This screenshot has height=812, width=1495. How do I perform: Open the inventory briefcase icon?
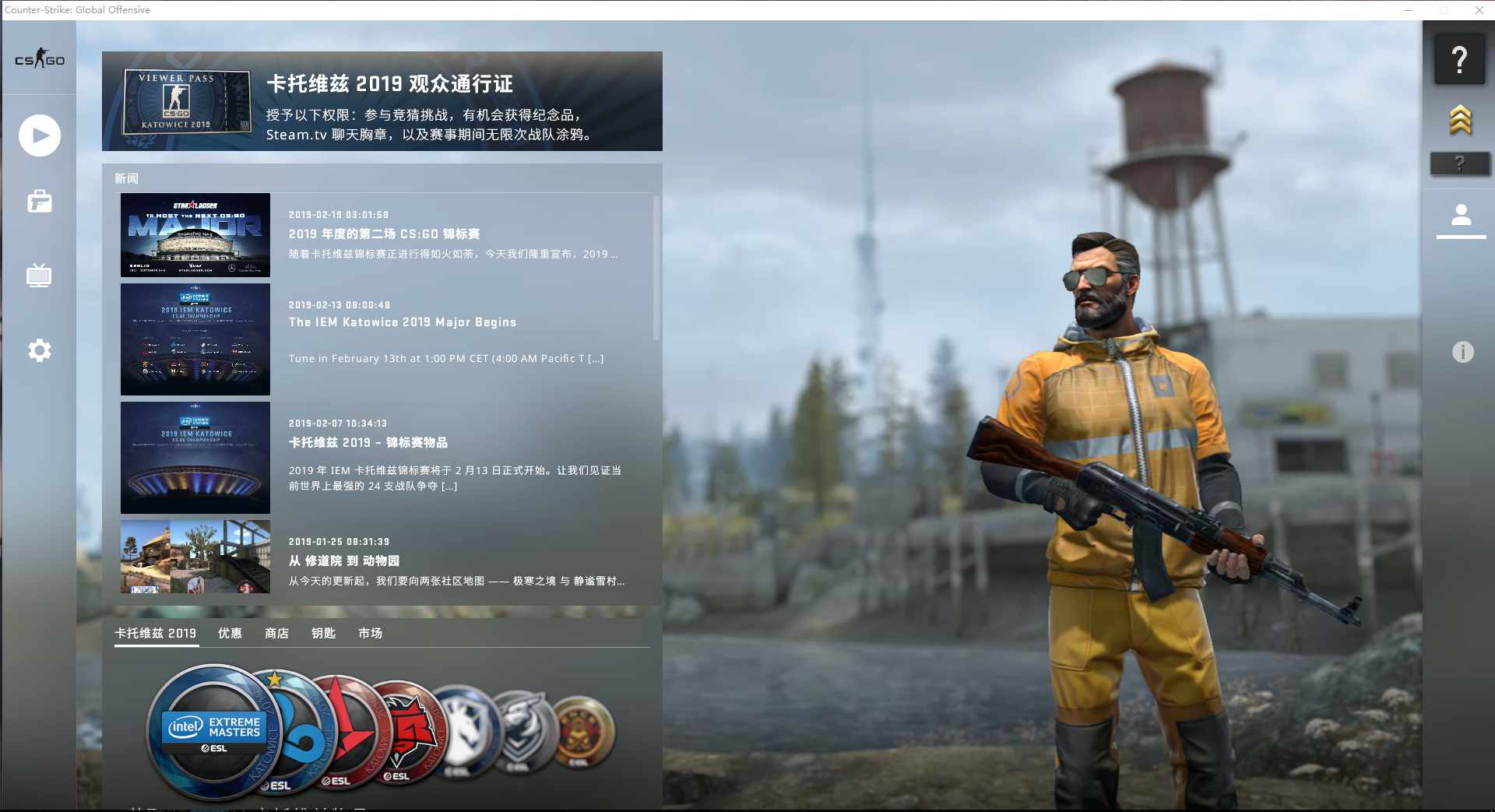pyautogui.click(x=39, y=202)
